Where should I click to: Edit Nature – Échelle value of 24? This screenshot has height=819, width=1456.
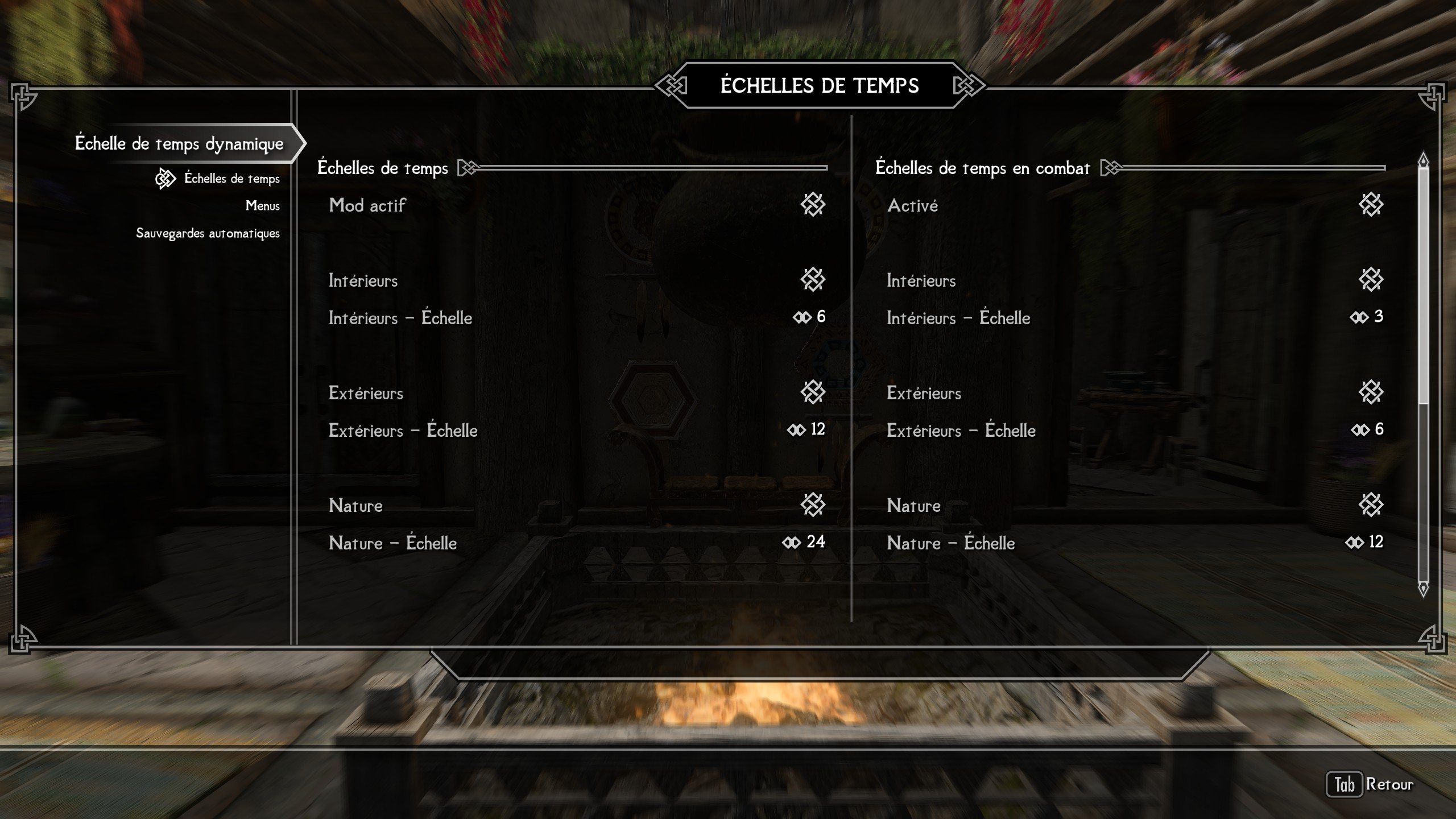804,542
